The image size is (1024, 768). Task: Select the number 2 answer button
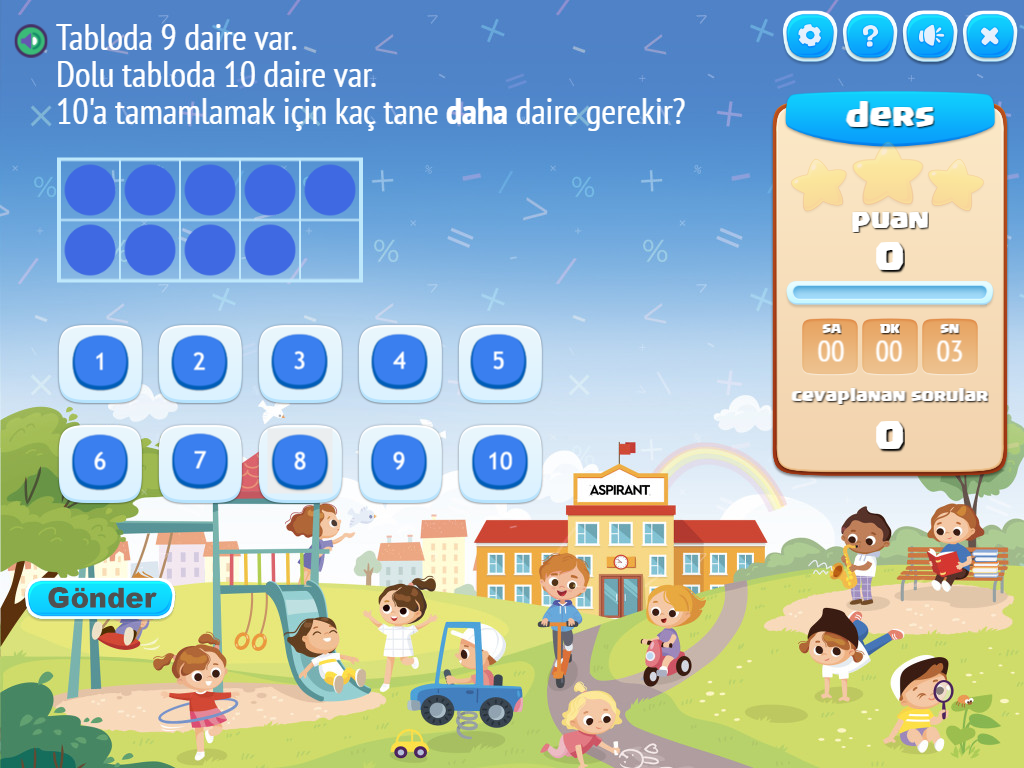(200, 362)
